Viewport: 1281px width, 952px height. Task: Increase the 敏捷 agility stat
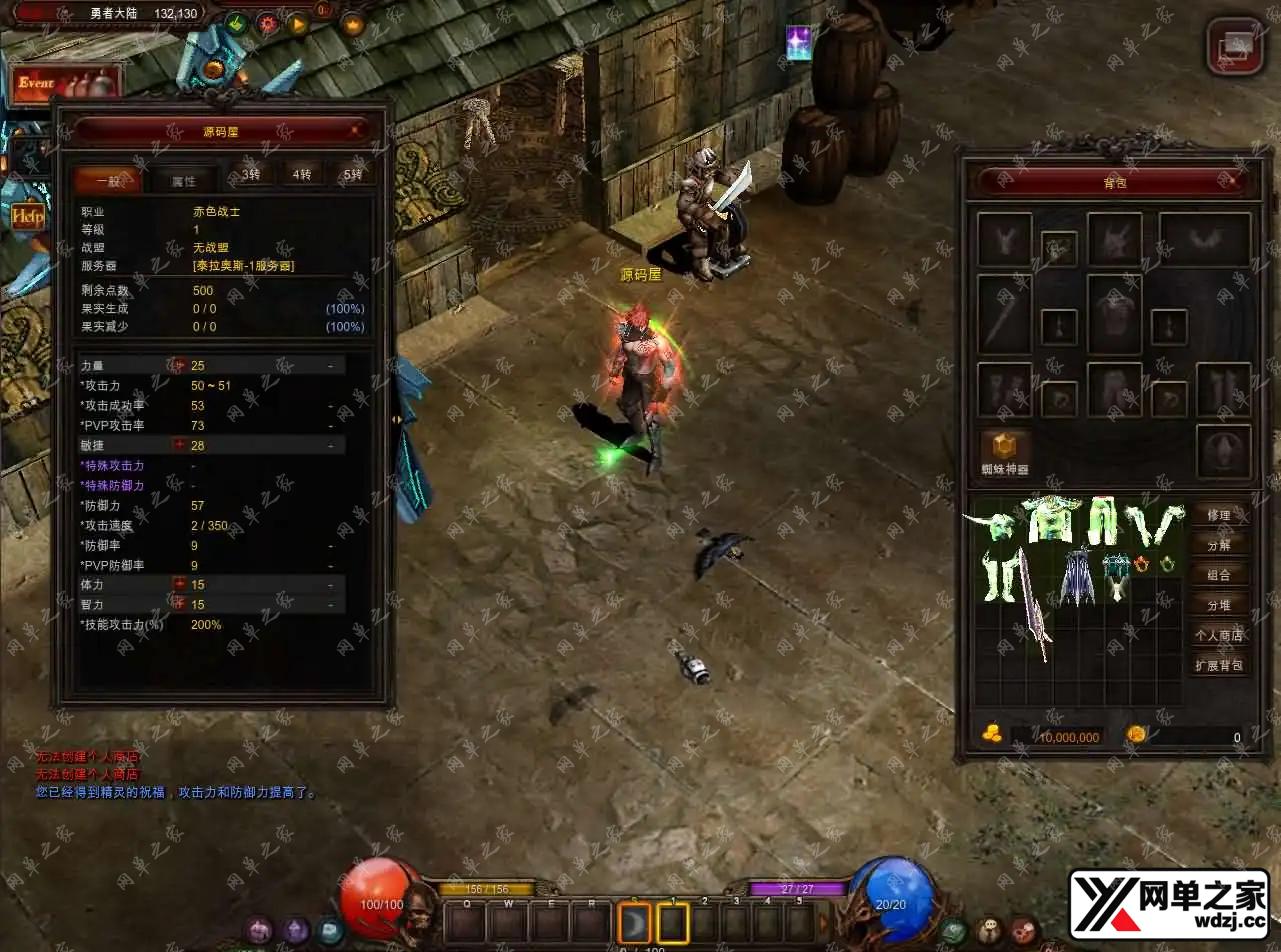(180, 445)
